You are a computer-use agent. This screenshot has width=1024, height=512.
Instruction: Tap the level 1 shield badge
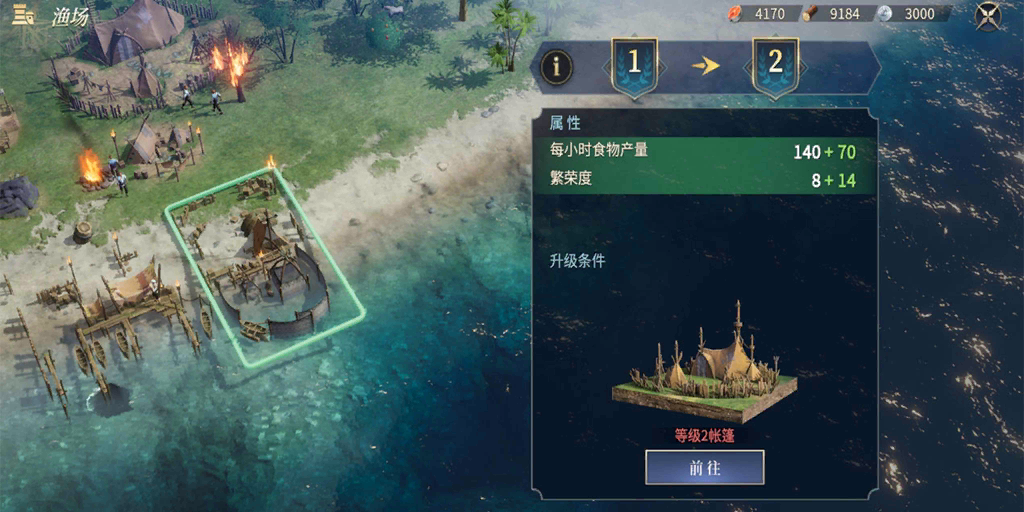coord(633,65)
